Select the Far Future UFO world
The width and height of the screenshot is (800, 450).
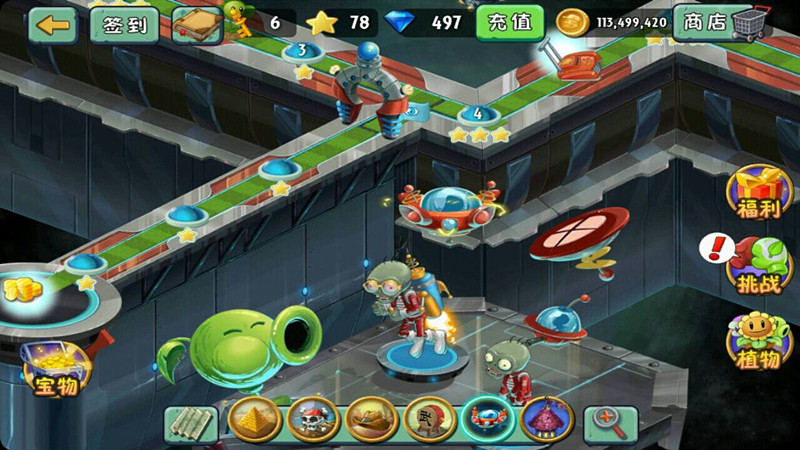coord(489,420)
